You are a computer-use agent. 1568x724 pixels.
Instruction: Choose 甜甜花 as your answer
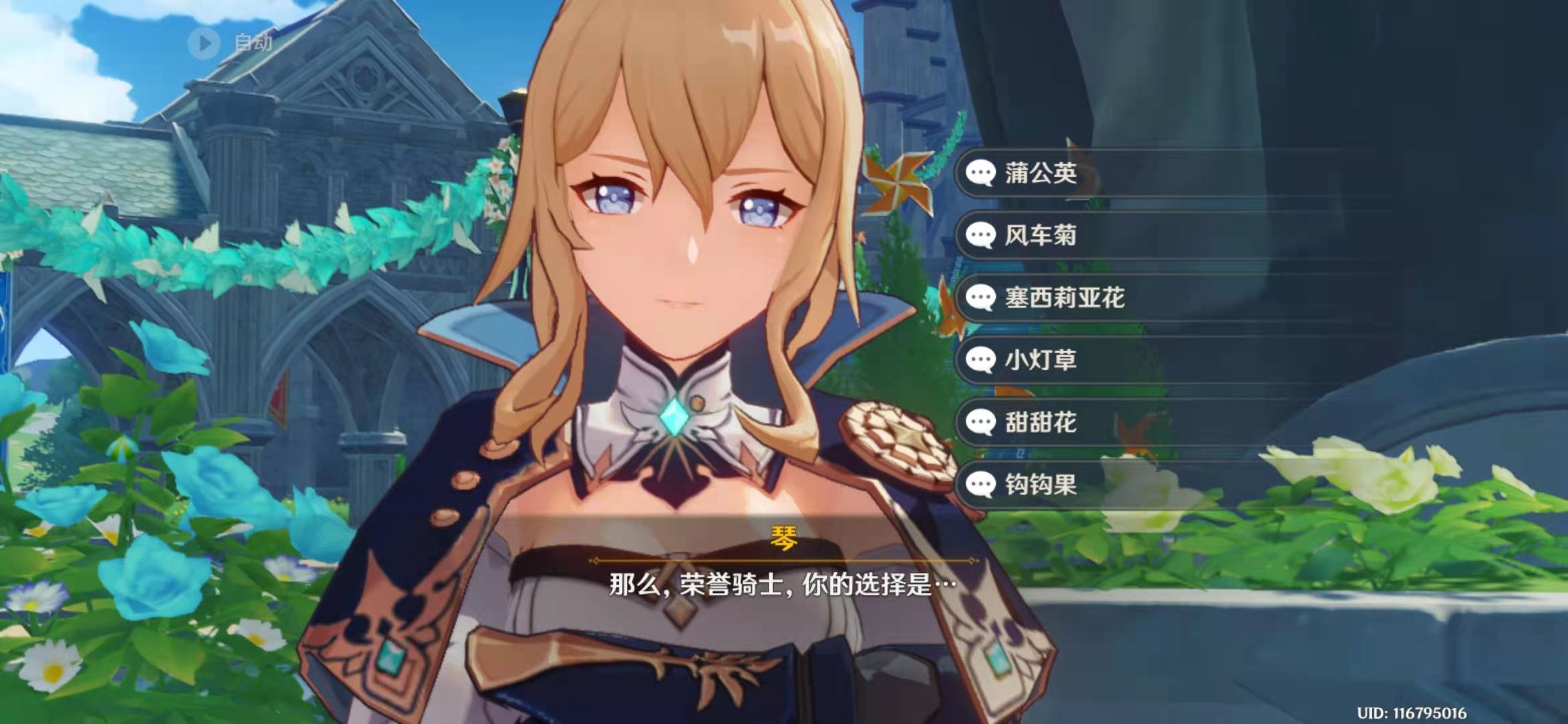[x=1040, y=422]
